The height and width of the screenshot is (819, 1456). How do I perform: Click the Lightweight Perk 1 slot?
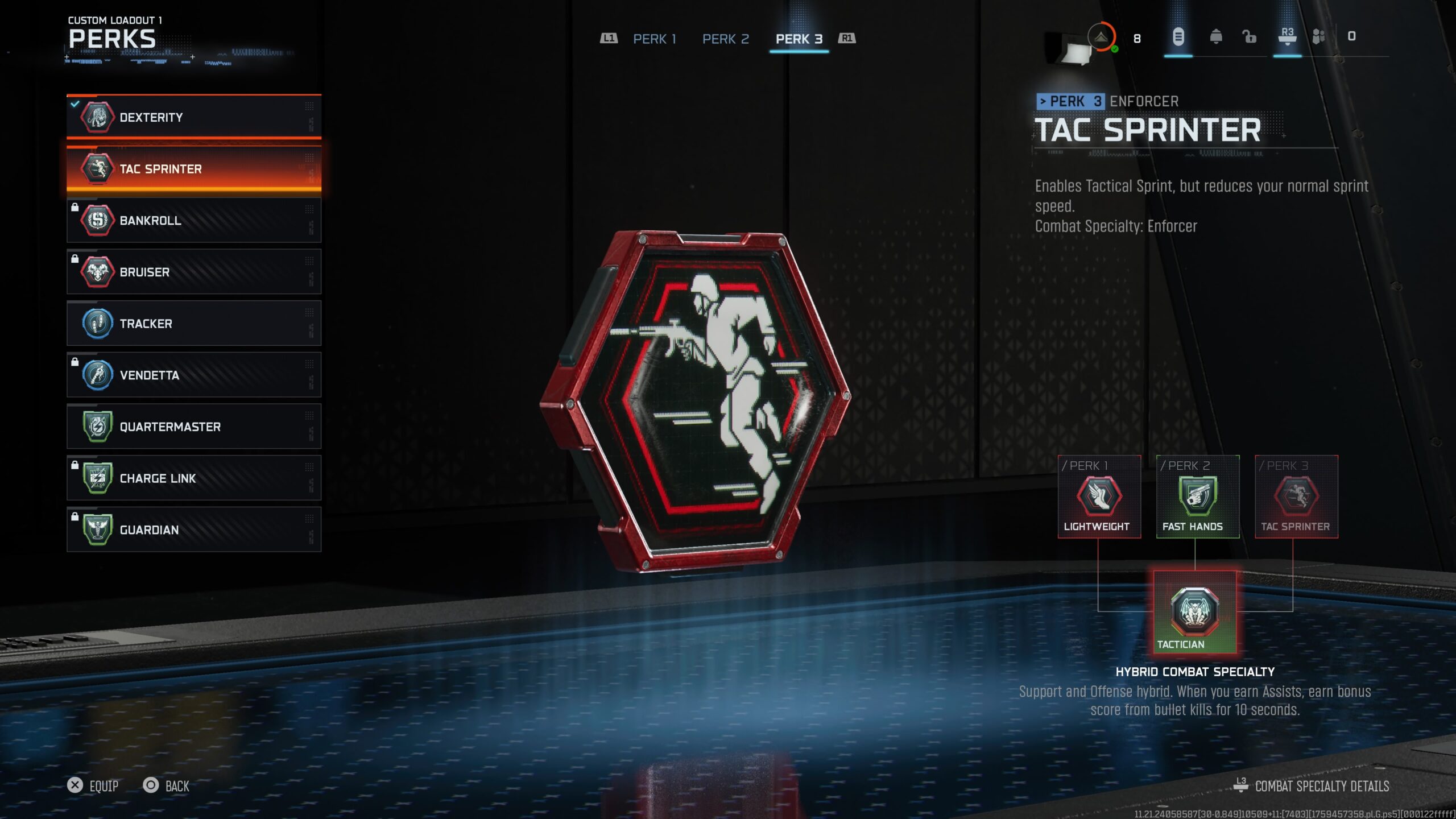(x=1099, y=497)
